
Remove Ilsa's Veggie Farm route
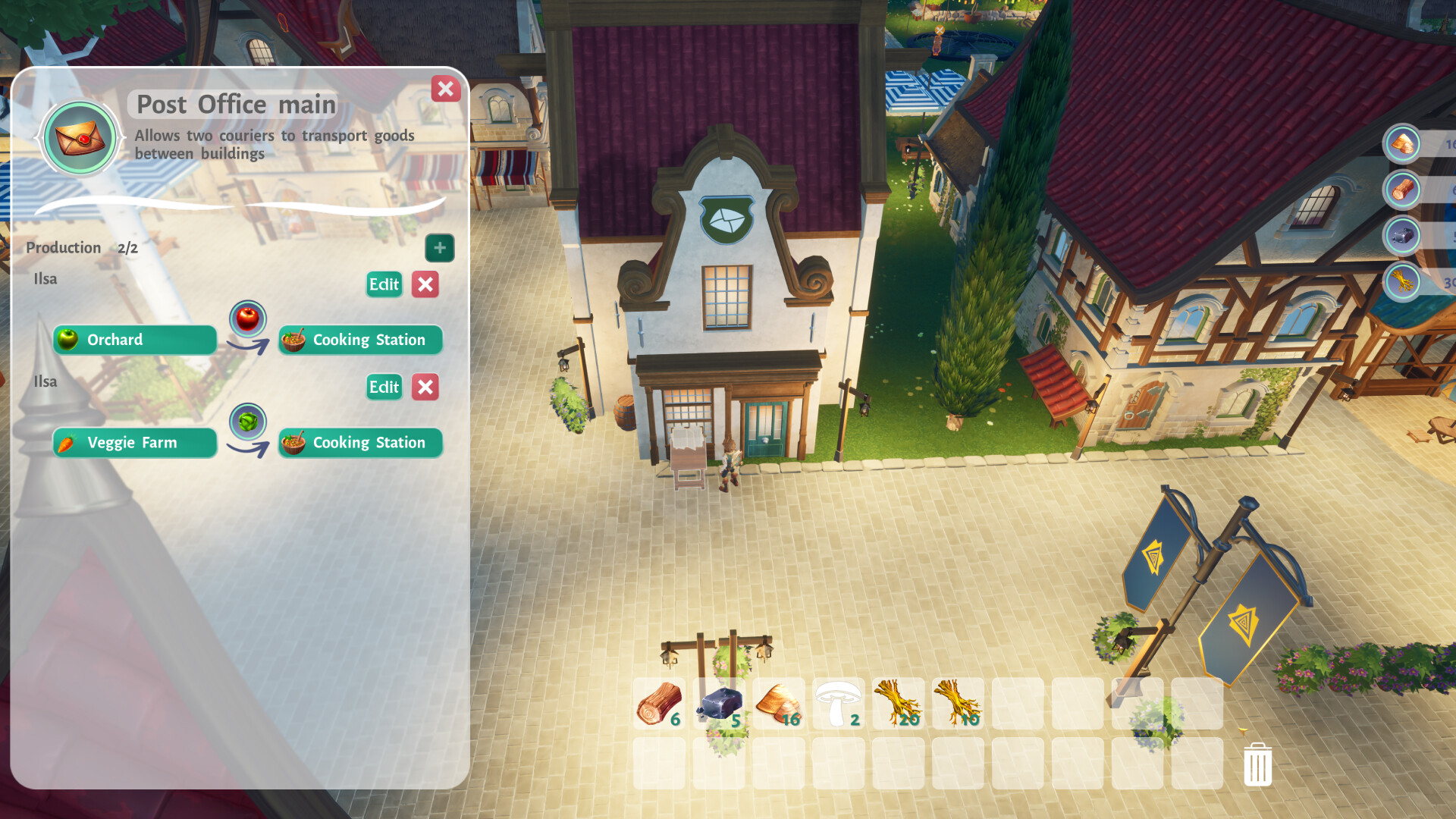tap(425, 387)
